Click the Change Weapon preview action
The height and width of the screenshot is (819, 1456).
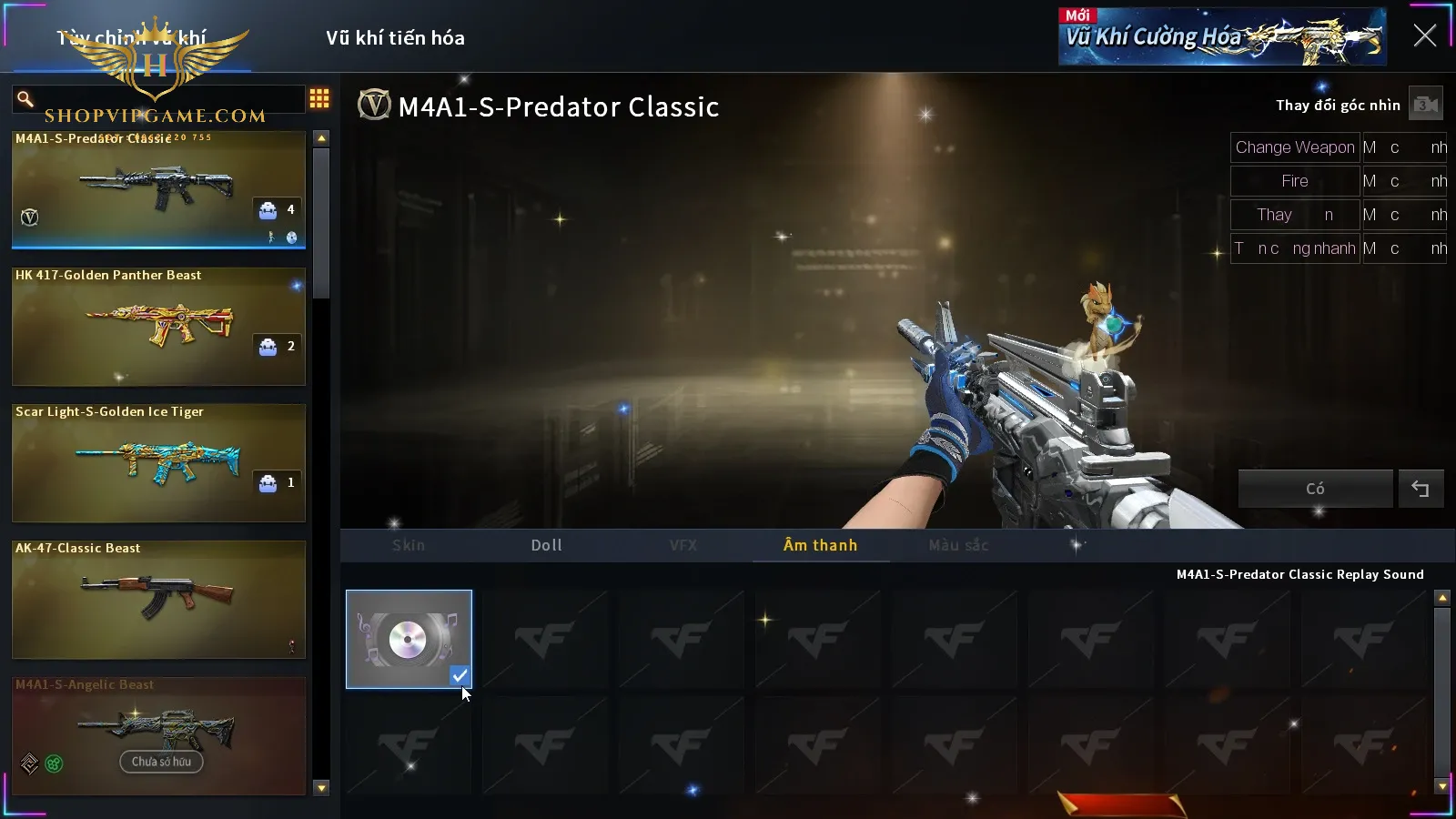tap(1294, 147)
